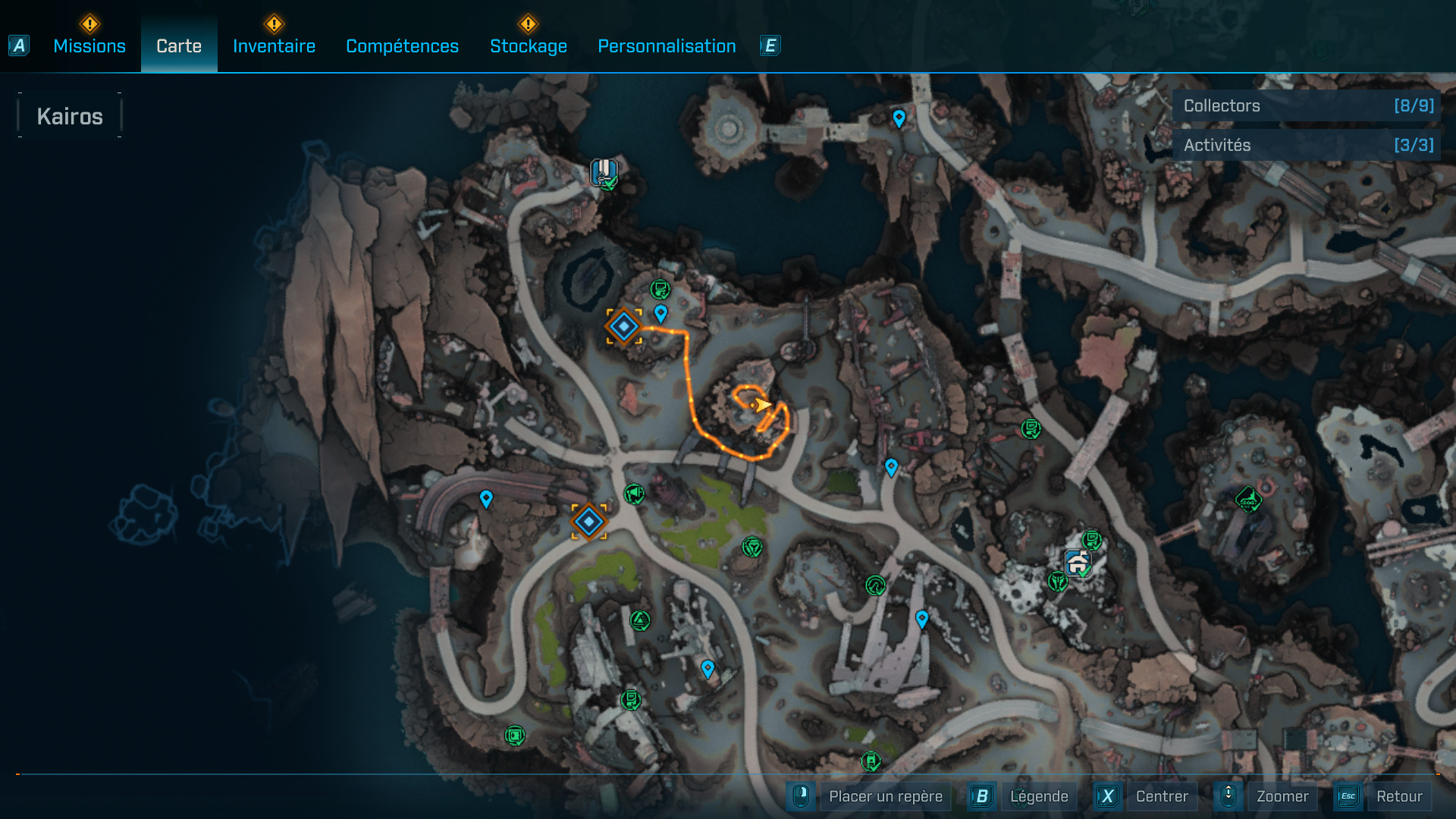Select the Personnalisation menu item
Image resolution: width=1456 pixels, height=819 pixels.
pos(667,45)
